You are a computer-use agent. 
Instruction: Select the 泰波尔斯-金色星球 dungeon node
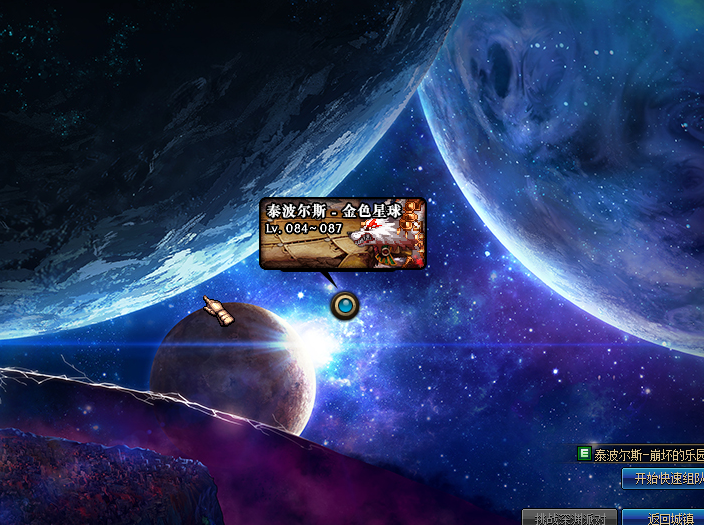tap(346, 305)
